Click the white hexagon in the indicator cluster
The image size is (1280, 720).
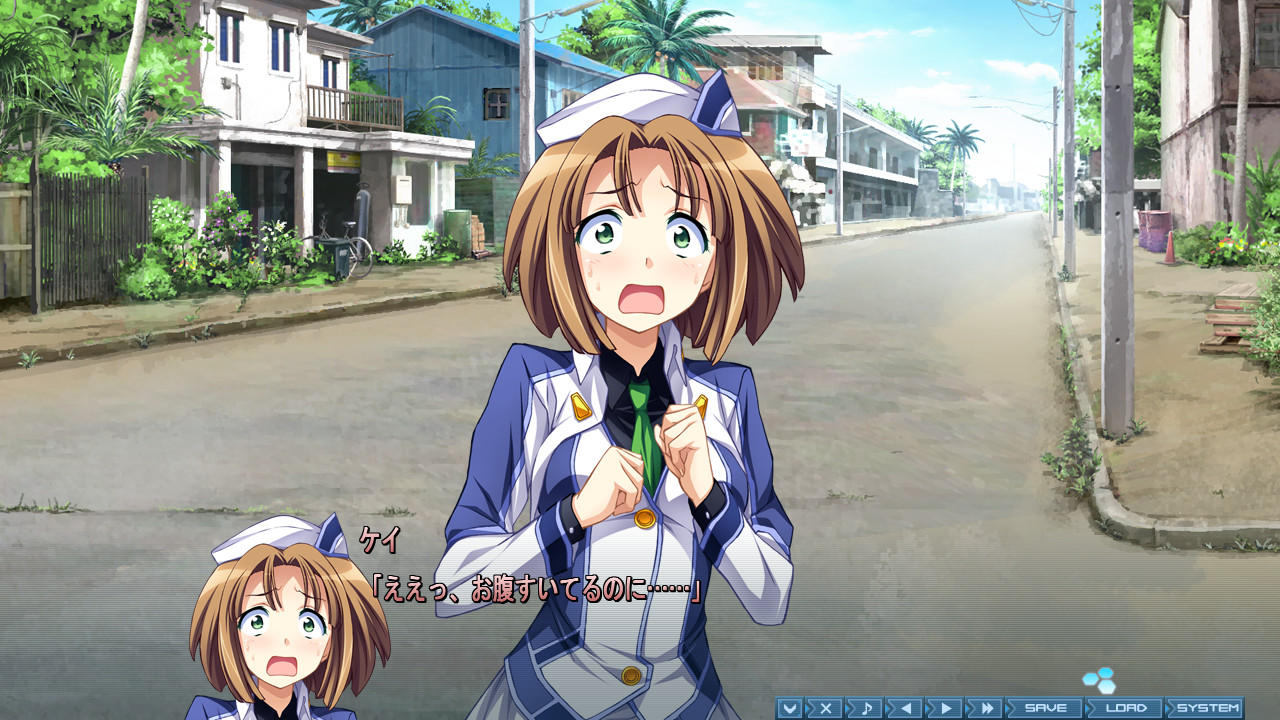[1106, 687]
